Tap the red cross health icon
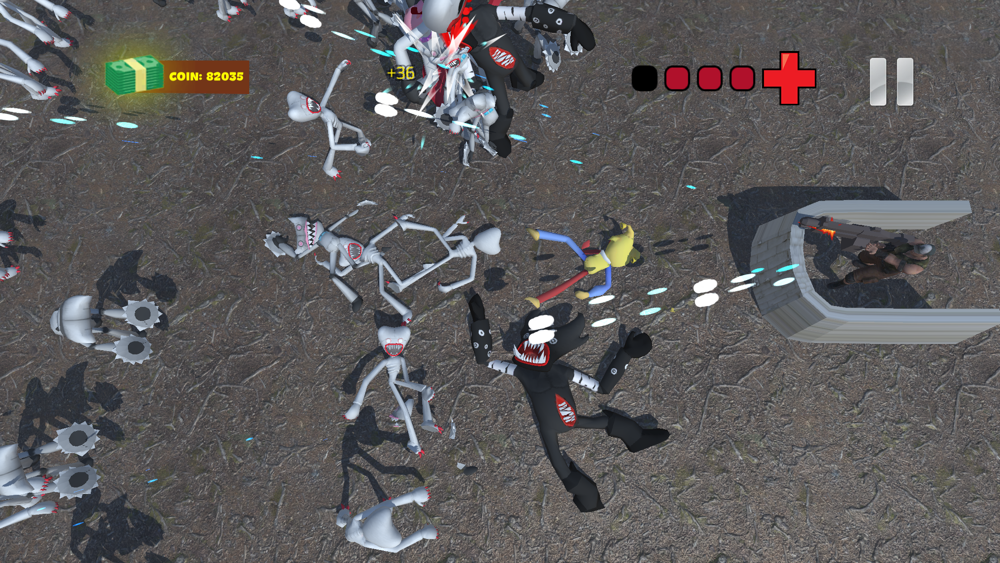This screenshot has height=563, width=1000. point(789,78)
